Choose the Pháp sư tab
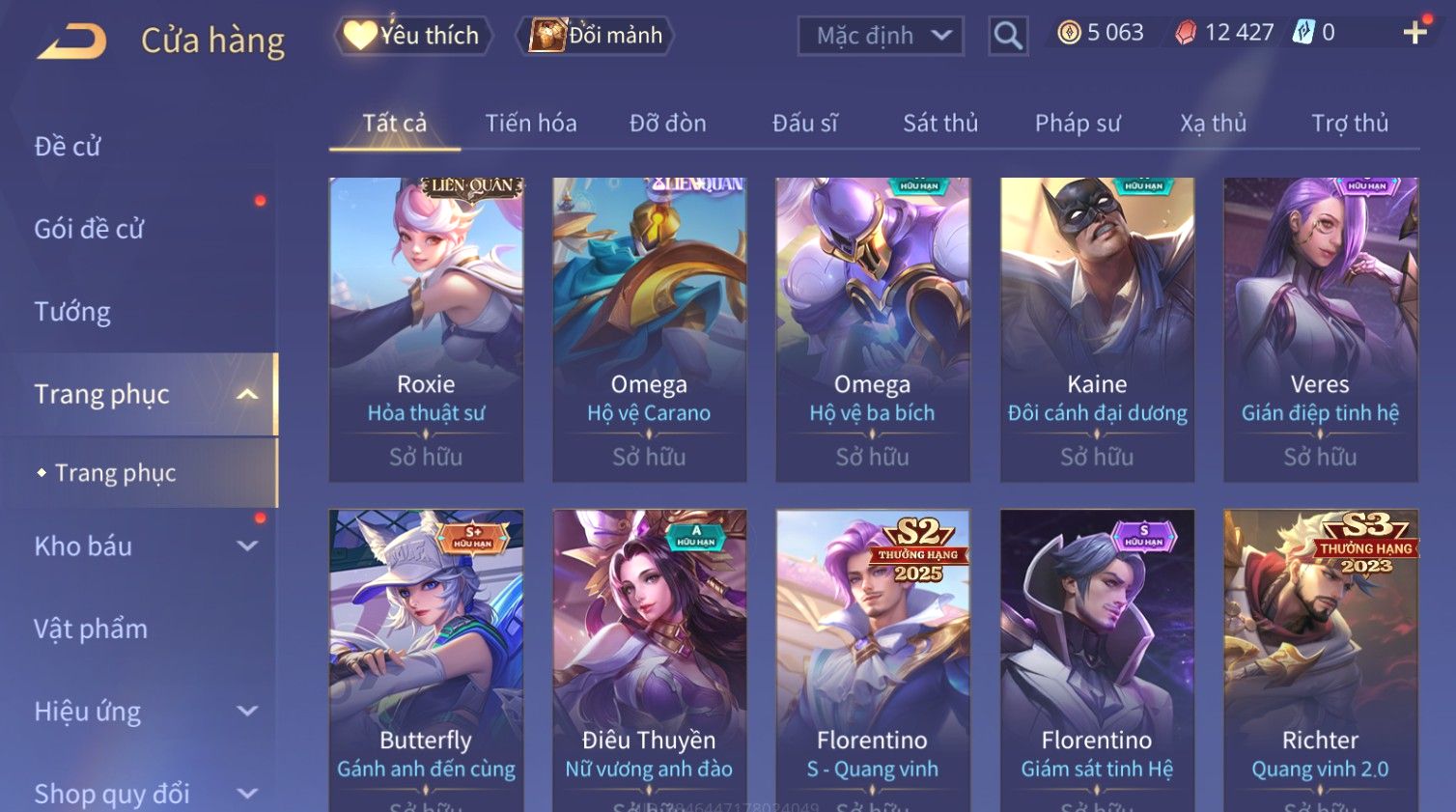 [x=1078, y=124]
